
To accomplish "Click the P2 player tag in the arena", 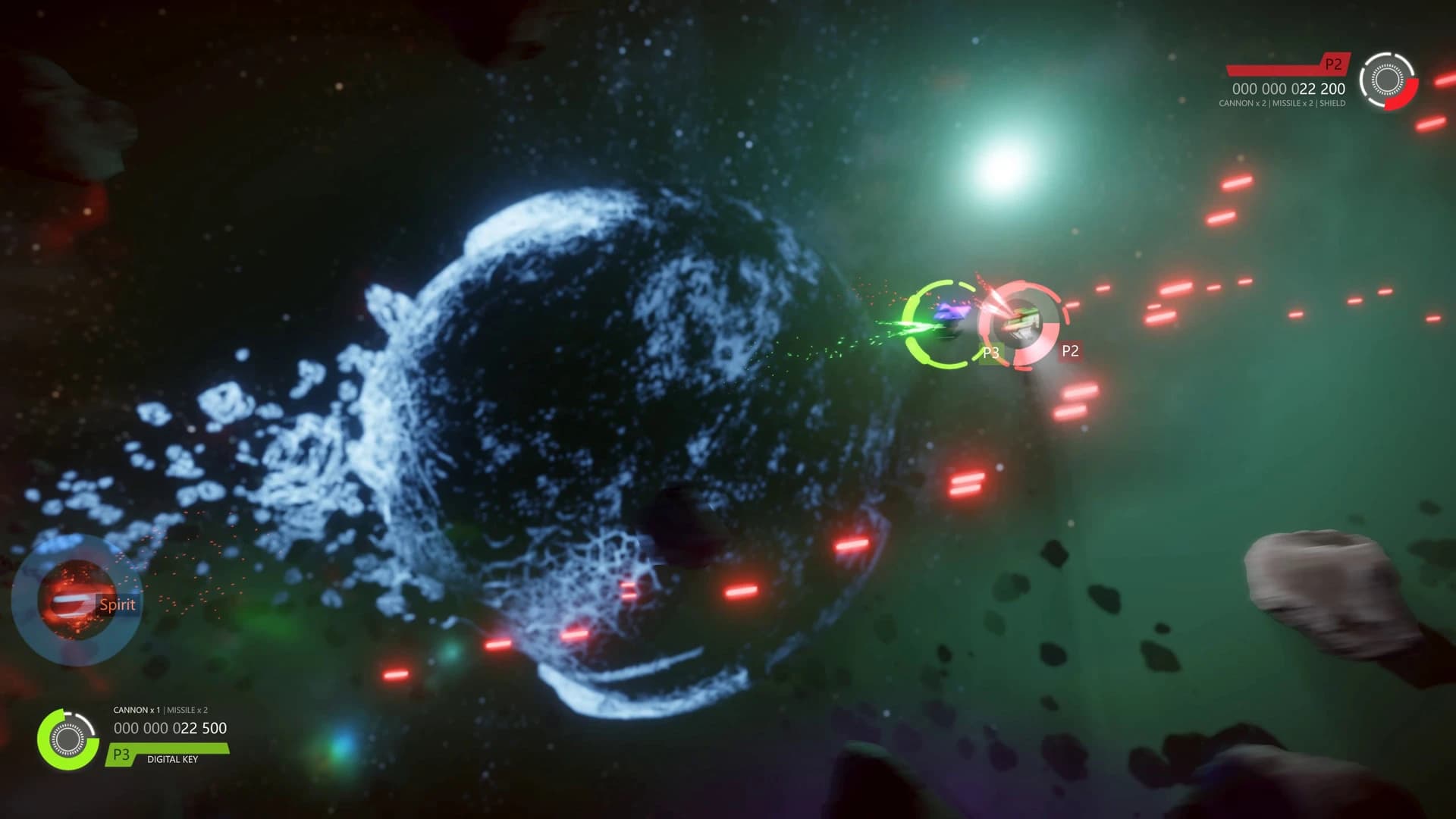I will click(x=1071, y=351).
